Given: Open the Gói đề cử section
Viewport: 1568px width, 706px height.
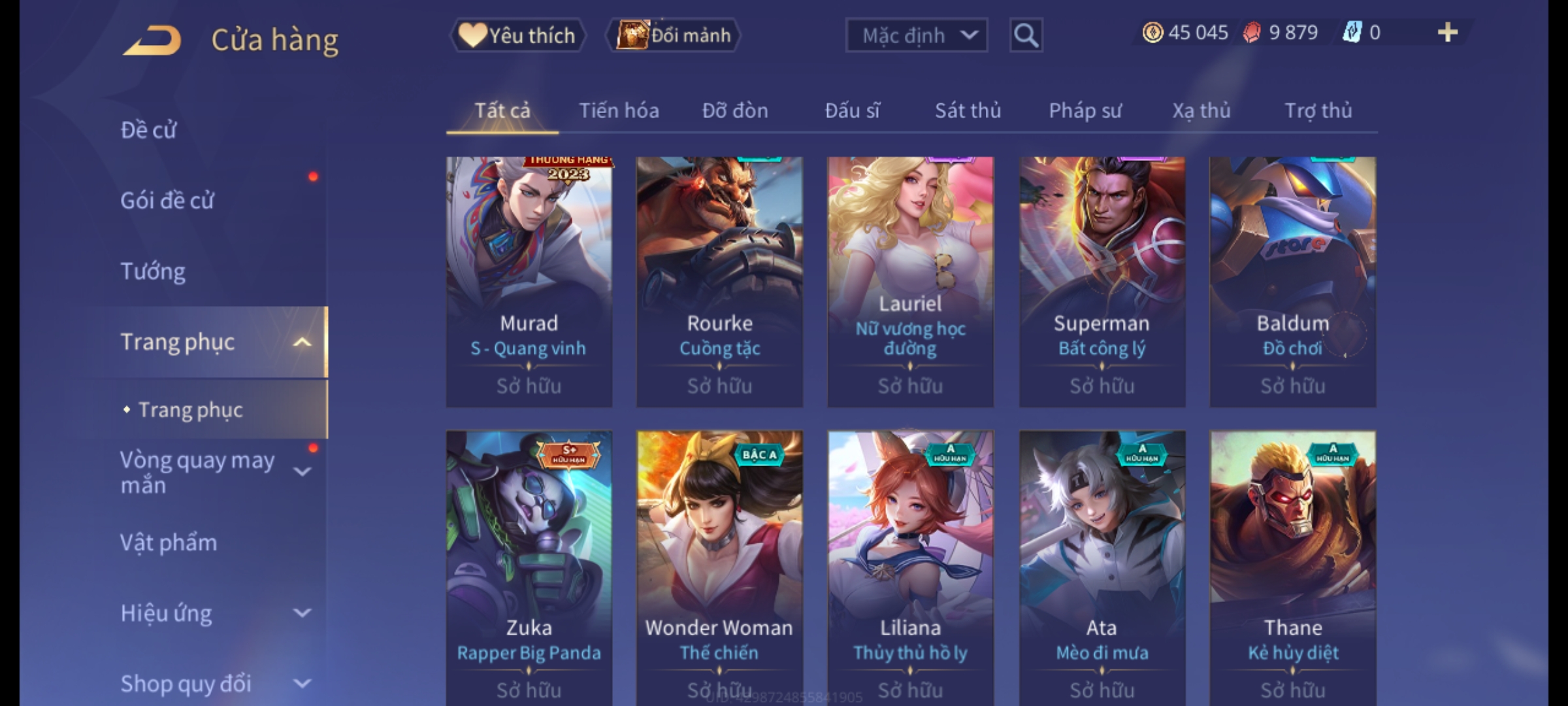Looking at the screenshot, I should pyautogui.click(x=167, y=201).
